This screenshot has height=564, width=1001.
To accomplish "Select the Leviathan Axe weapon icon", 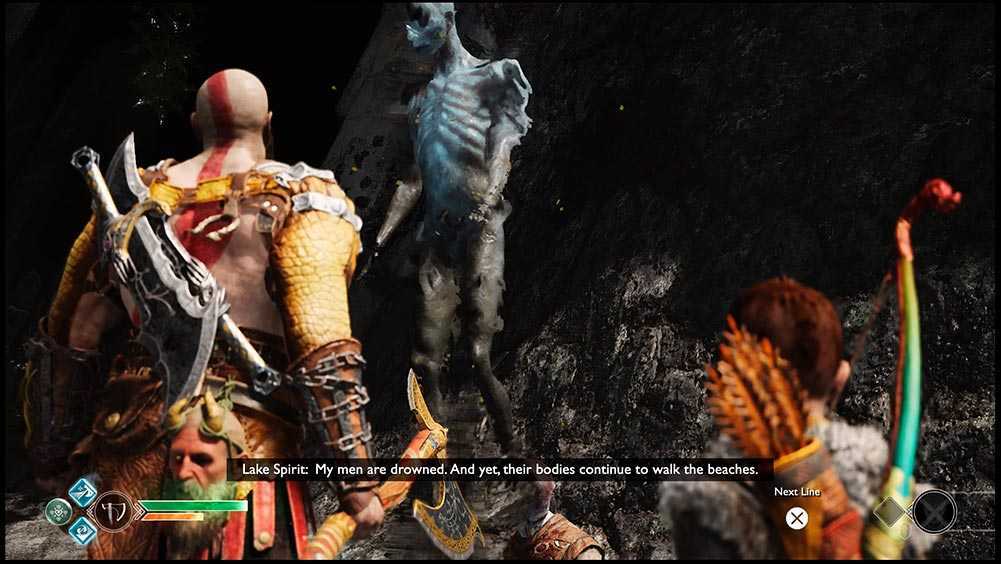I will coord(111,511).
